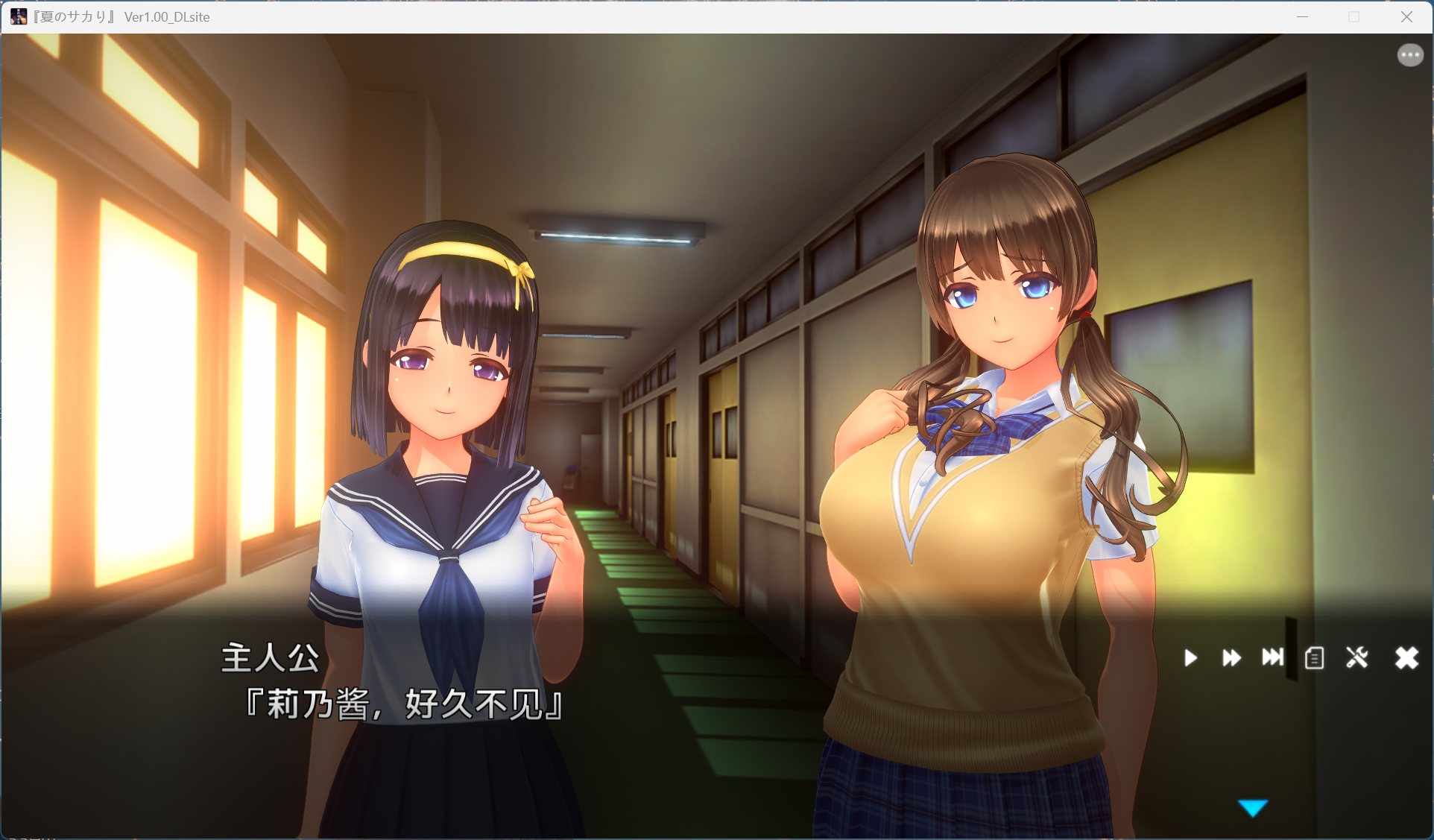The width and height of the screenshot is (1434, 840).
Task: Open the ellipsis menu in the top-right corner
Action: pos(1409,54)
